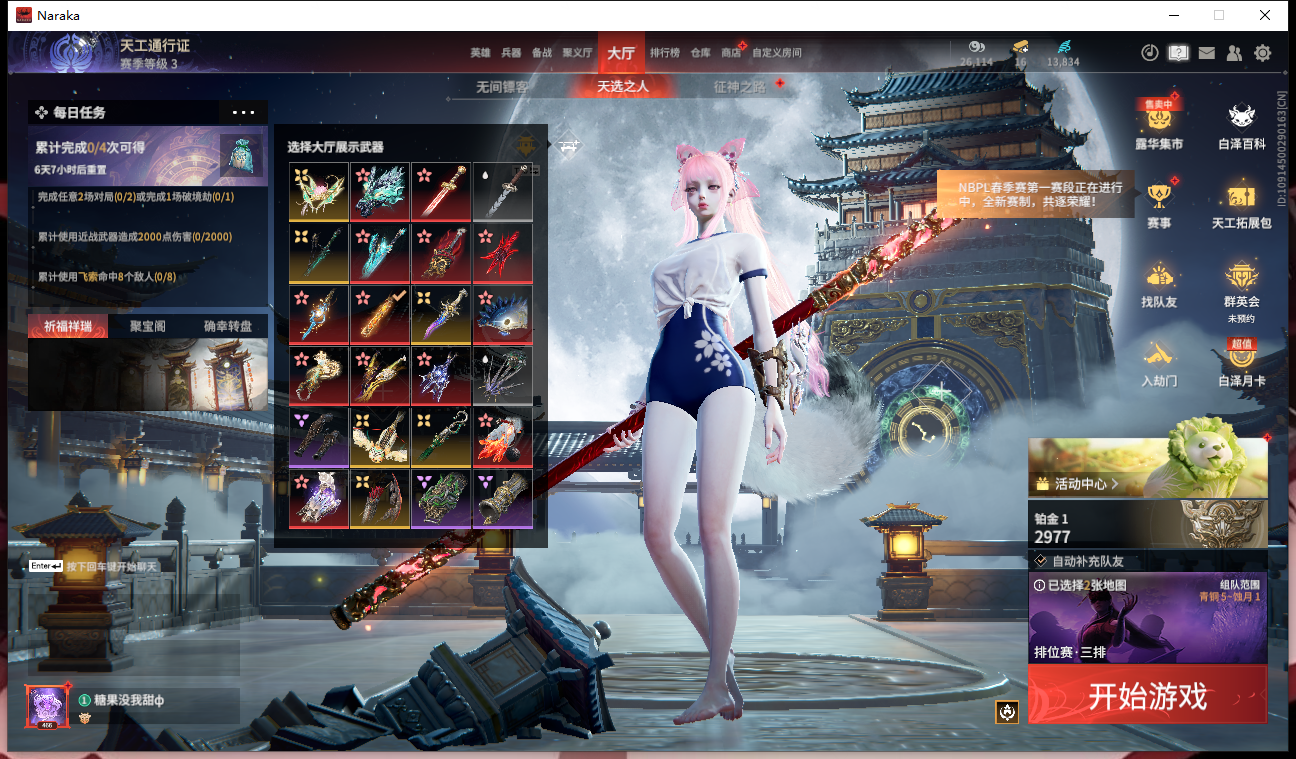Open 白泽百科 encyclopedia
Image resolution: width=1296 pixels, height=759 pixels.
click(x=1242, y=125)
